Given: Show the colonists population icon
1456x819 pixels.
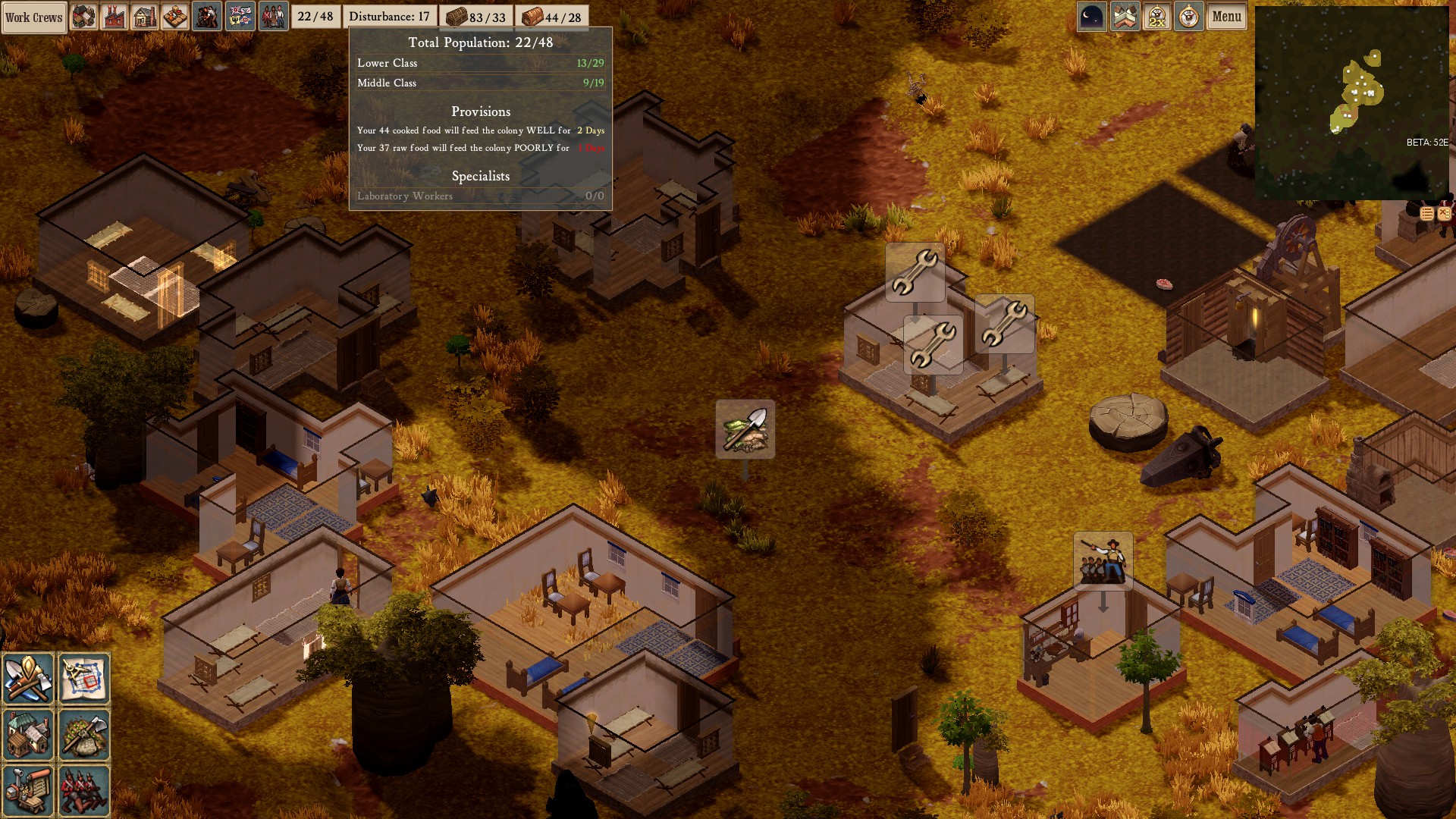Looking at the screenshot, I should point(273,17).
